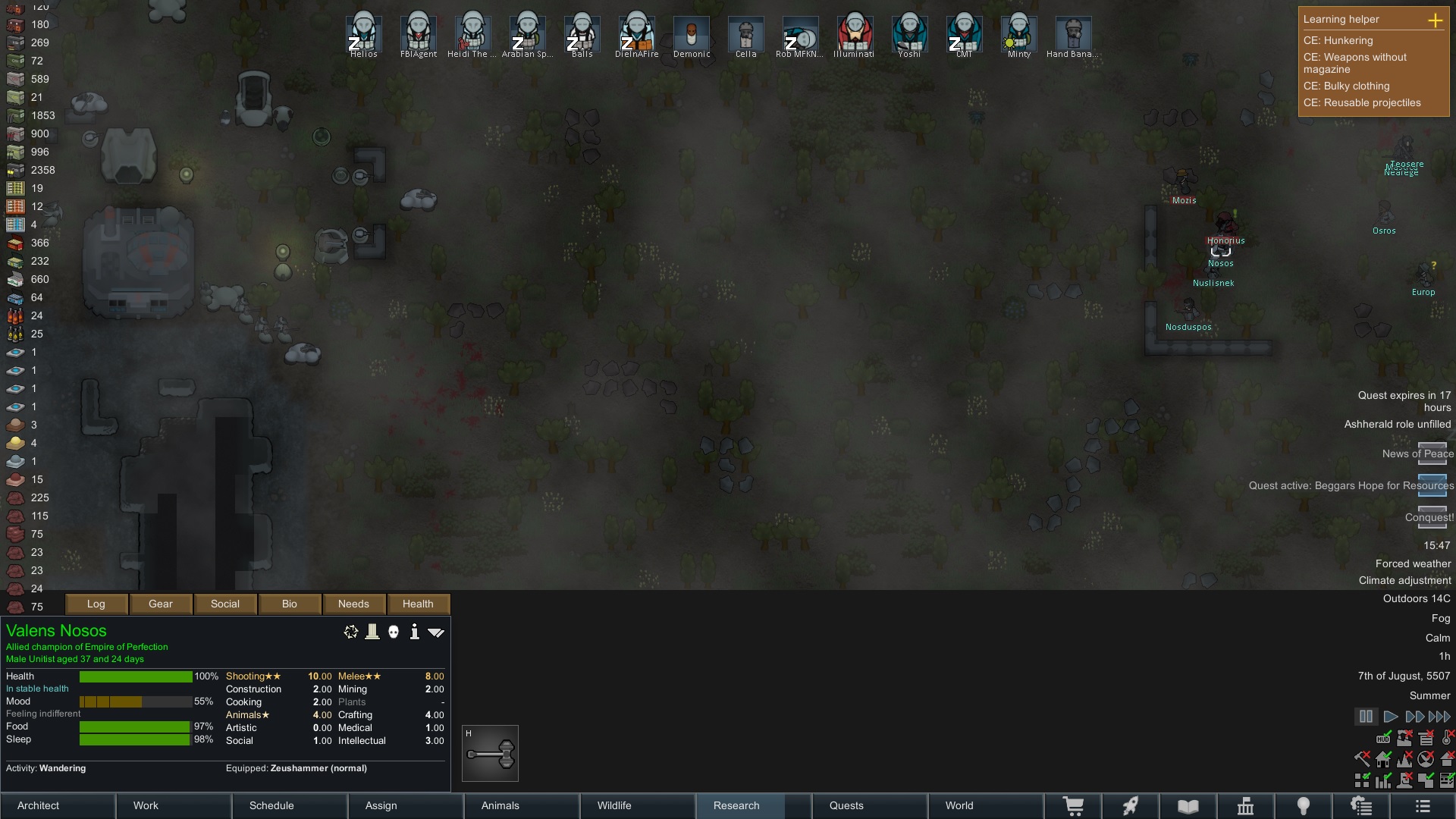Open the pawn Log tab
1456x819 pixels.
(96, 604)
